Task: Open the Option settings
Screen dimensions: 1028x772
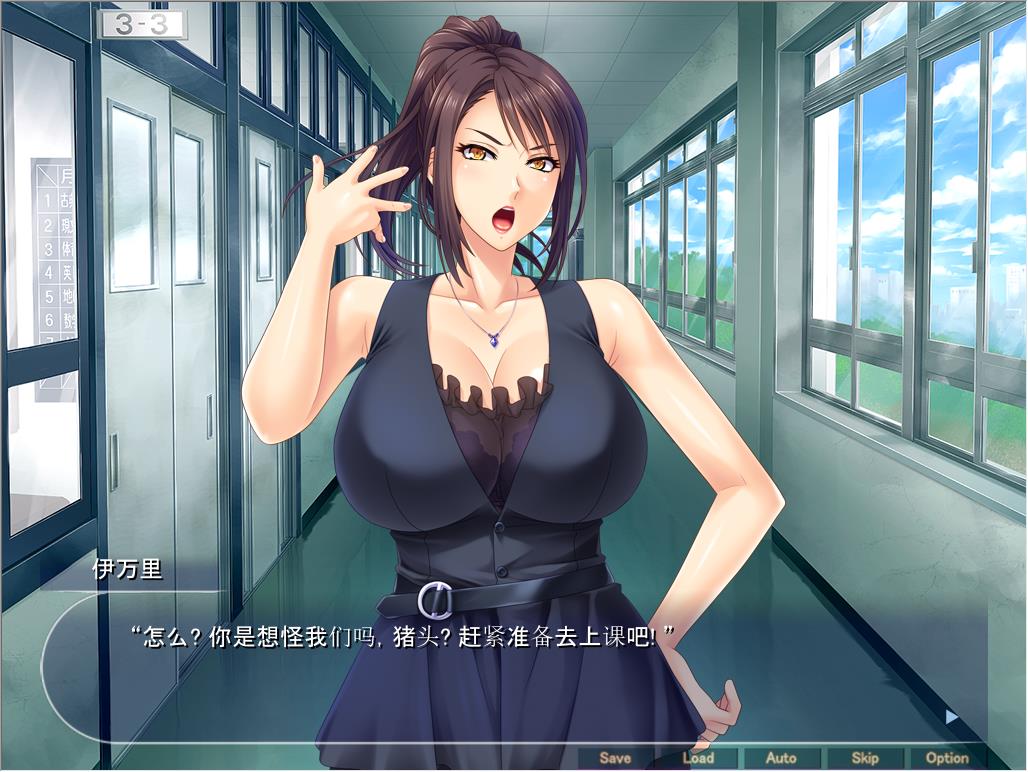Action: click(947, 758)
